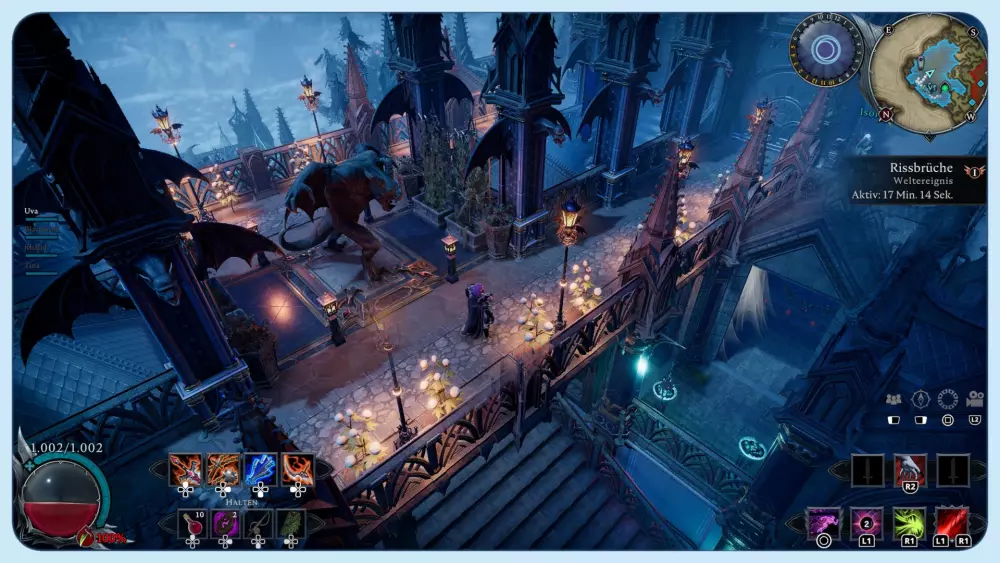Equip the crossed mace and axe slot
The width and height of the screenshot is (1000, 563).
point(223,469)
